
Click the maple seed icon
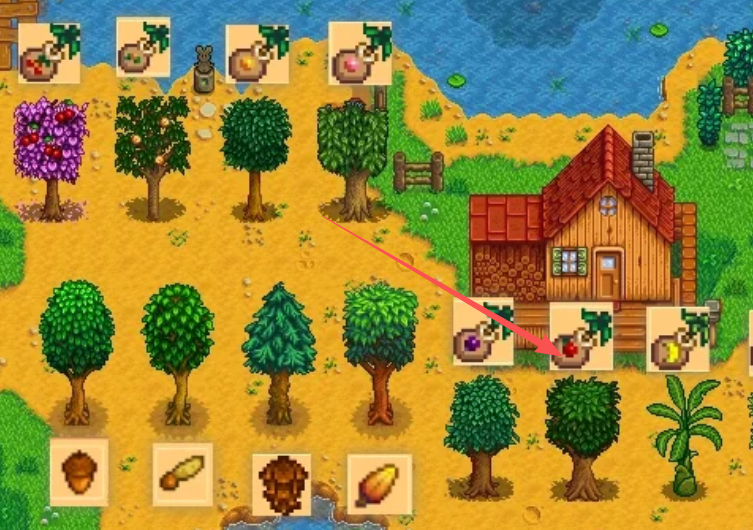(x=183, y=474)
